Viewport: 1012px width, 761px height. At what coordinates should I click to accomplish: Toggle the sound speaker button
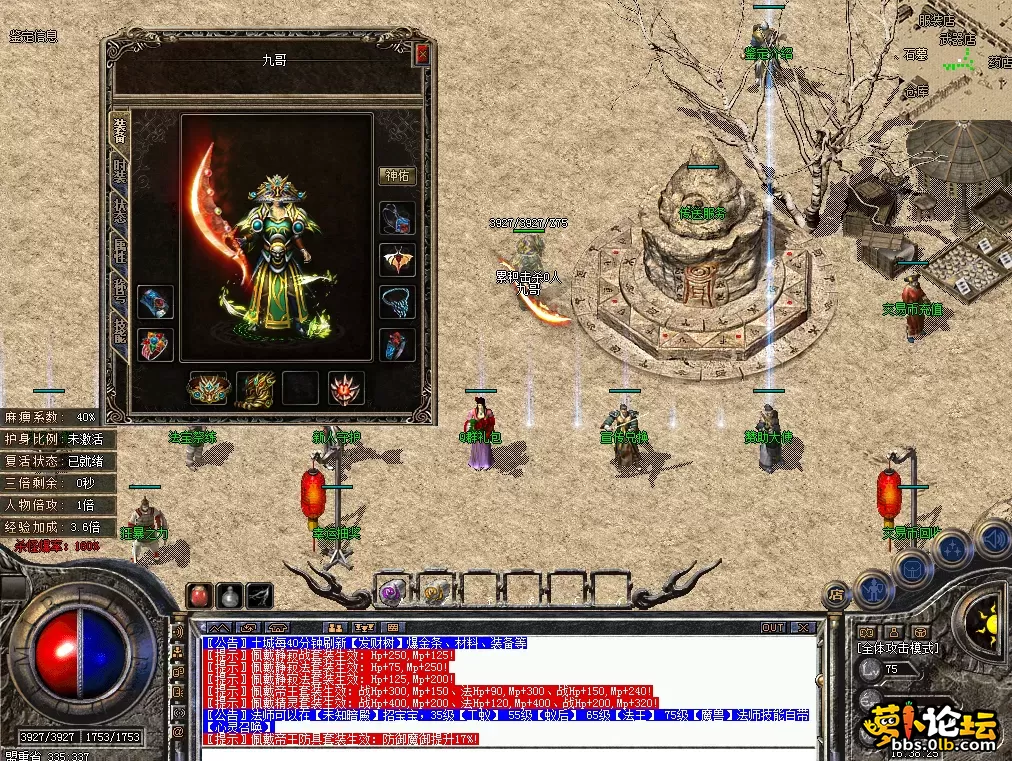(991, 539)
